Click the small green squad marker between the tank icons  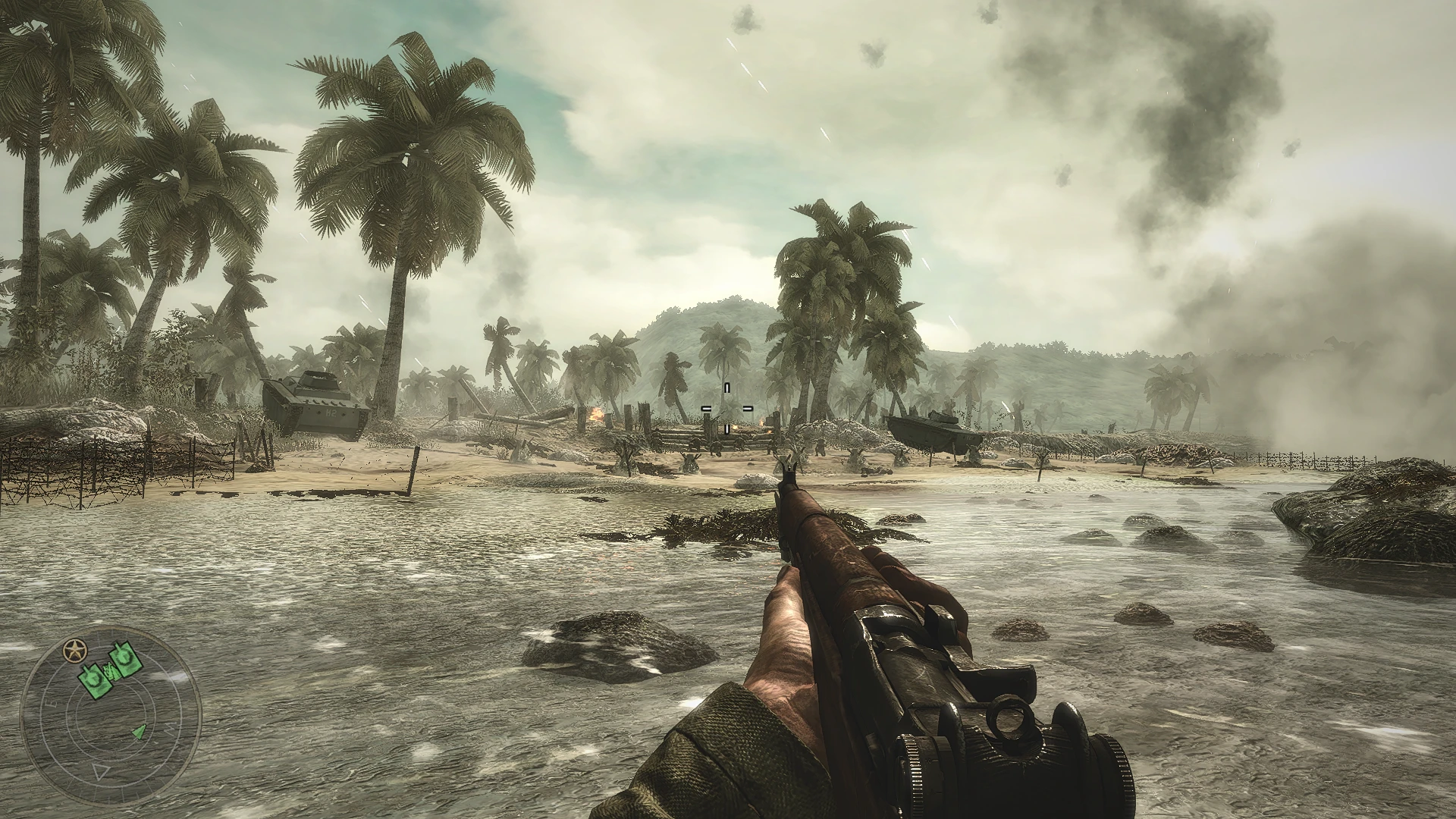tap(111, 671)
